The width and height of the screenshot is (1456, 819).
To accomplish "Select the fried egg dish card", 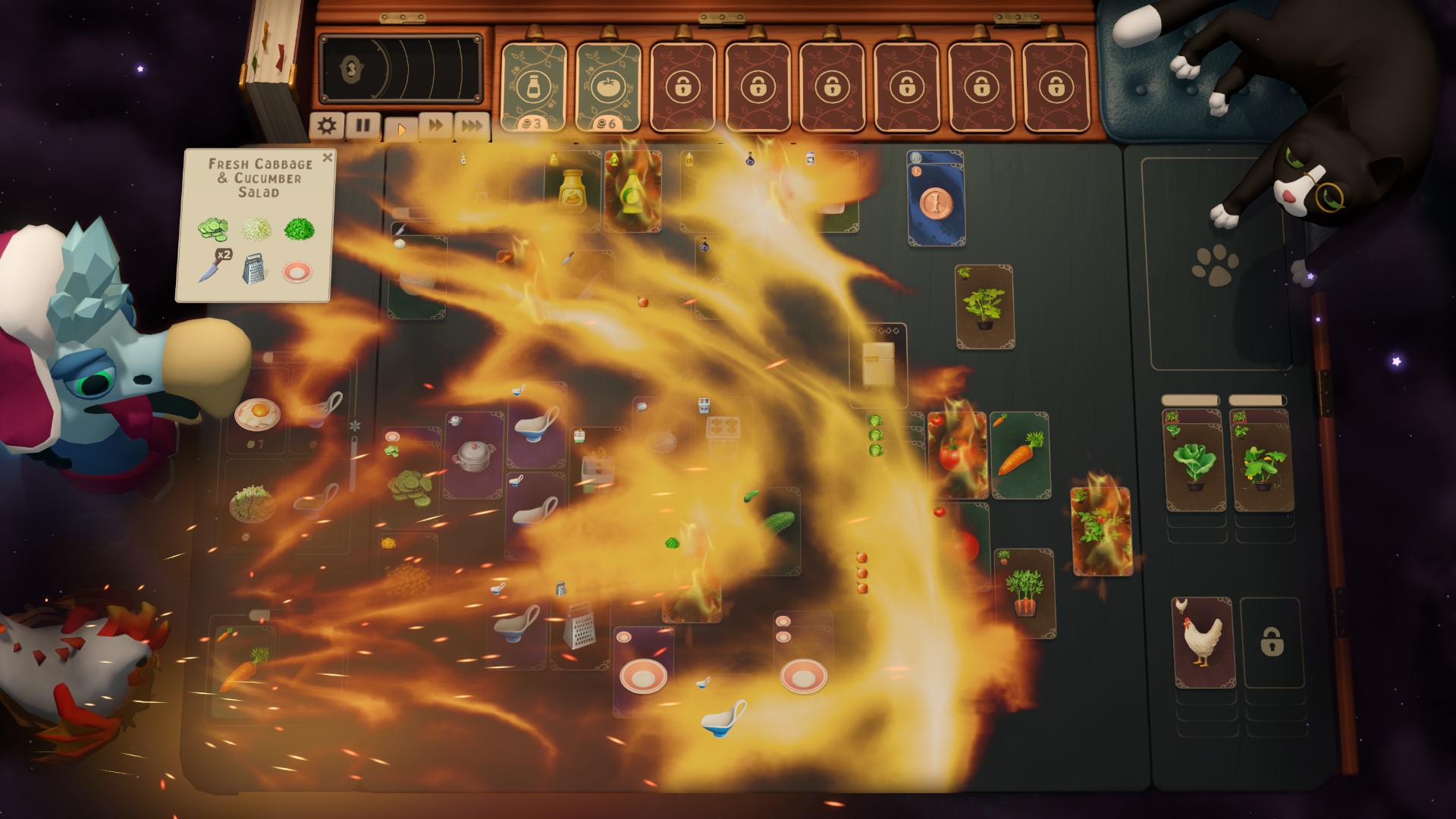I will pyautogui.click(x=256, y=416).
